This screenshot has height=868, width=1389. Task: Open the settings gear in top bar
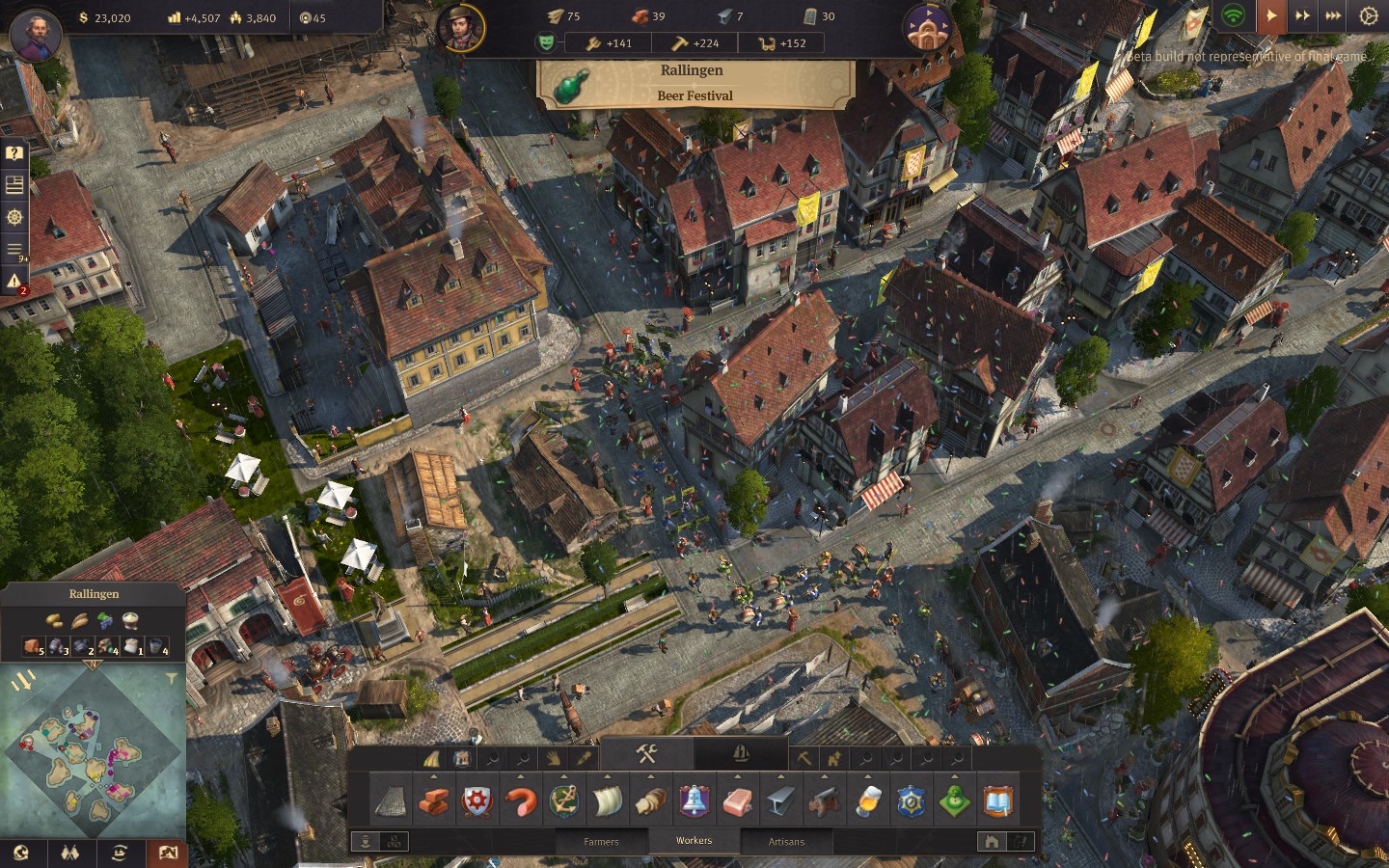(1368, 16)
